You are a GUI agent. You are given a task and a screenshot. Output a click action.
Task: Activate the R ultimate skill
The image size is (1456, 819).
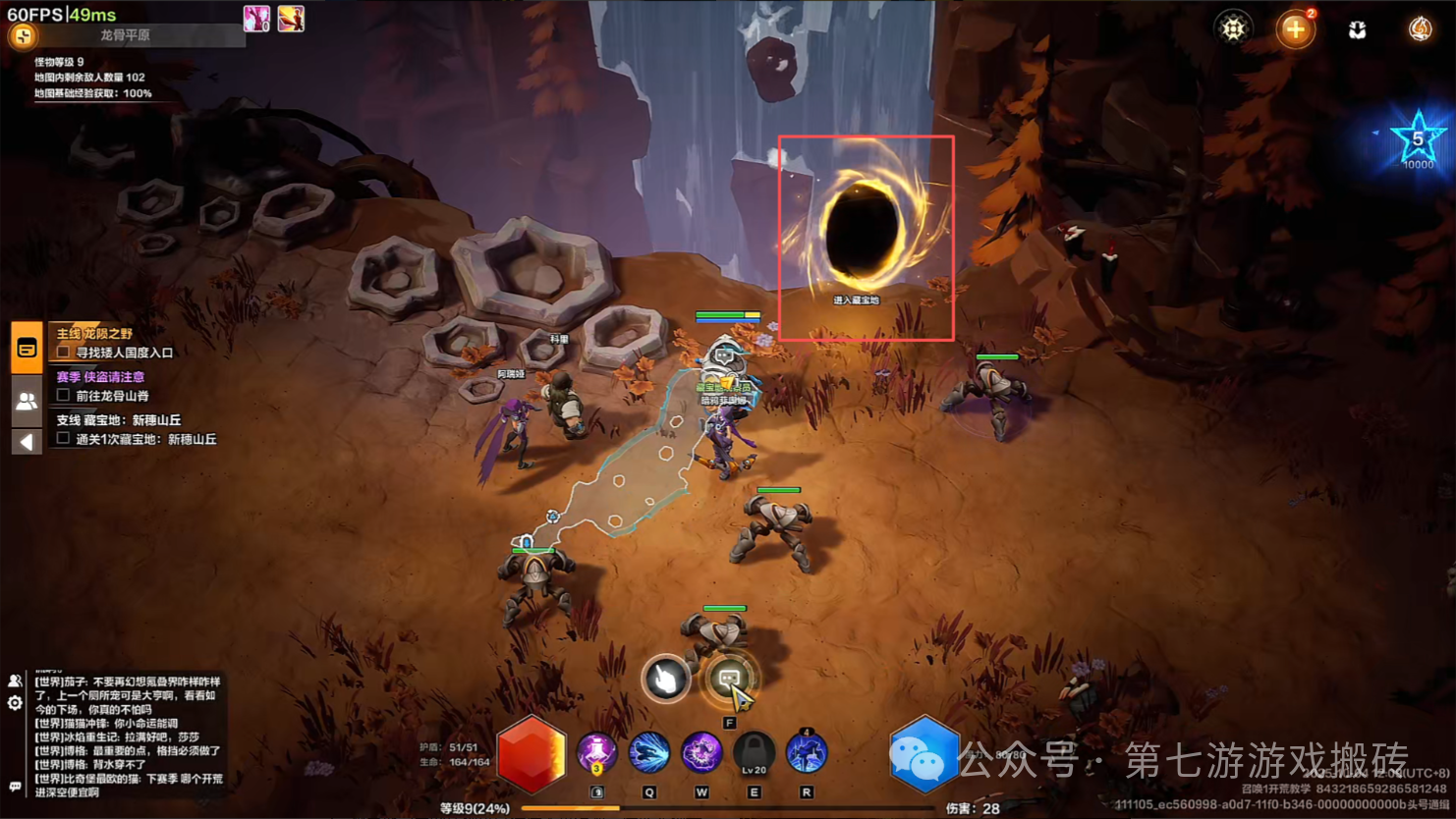coord(807,754)
